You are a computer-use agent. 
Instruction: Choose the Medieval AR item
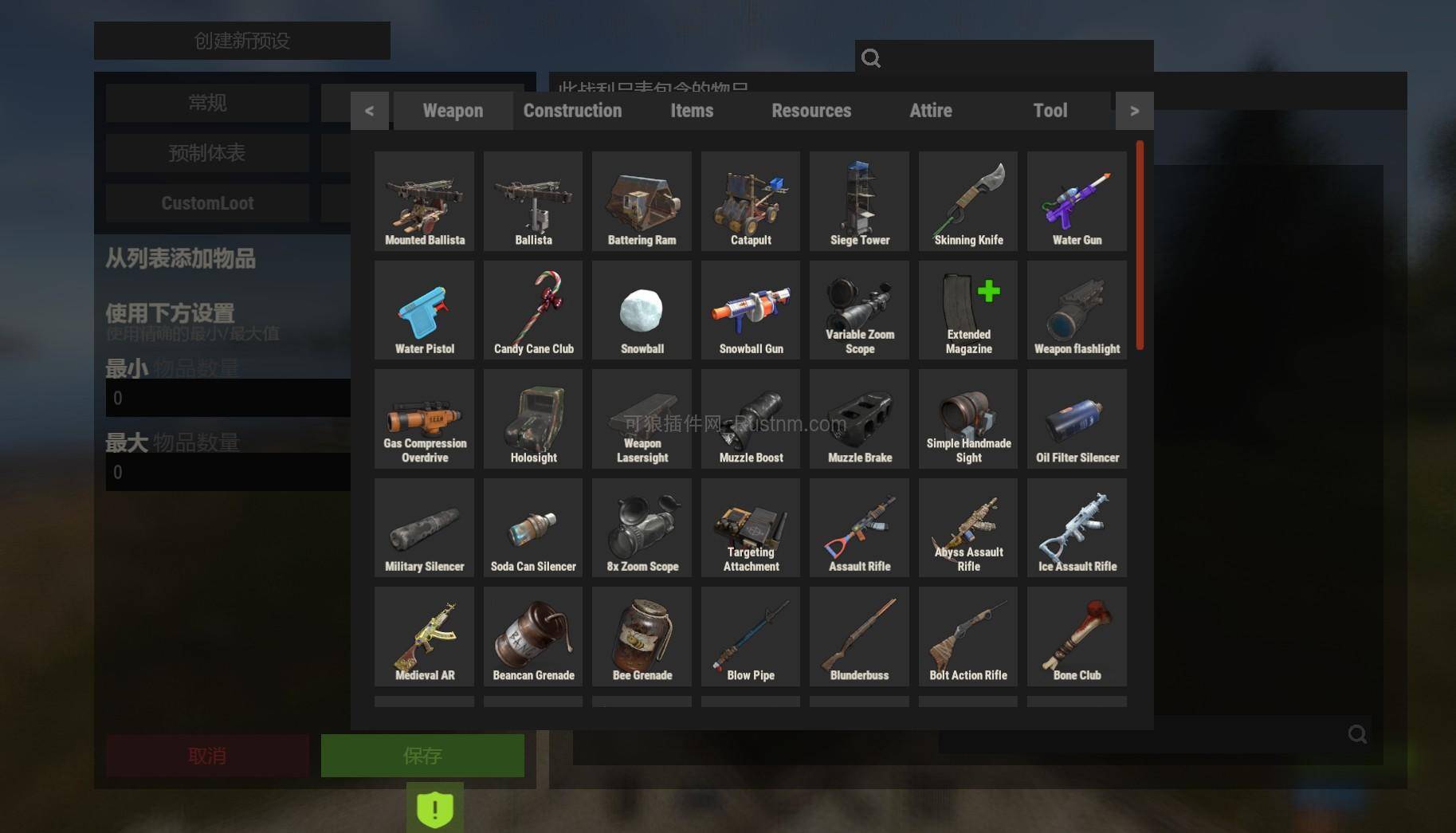click(x=423, y=635)
